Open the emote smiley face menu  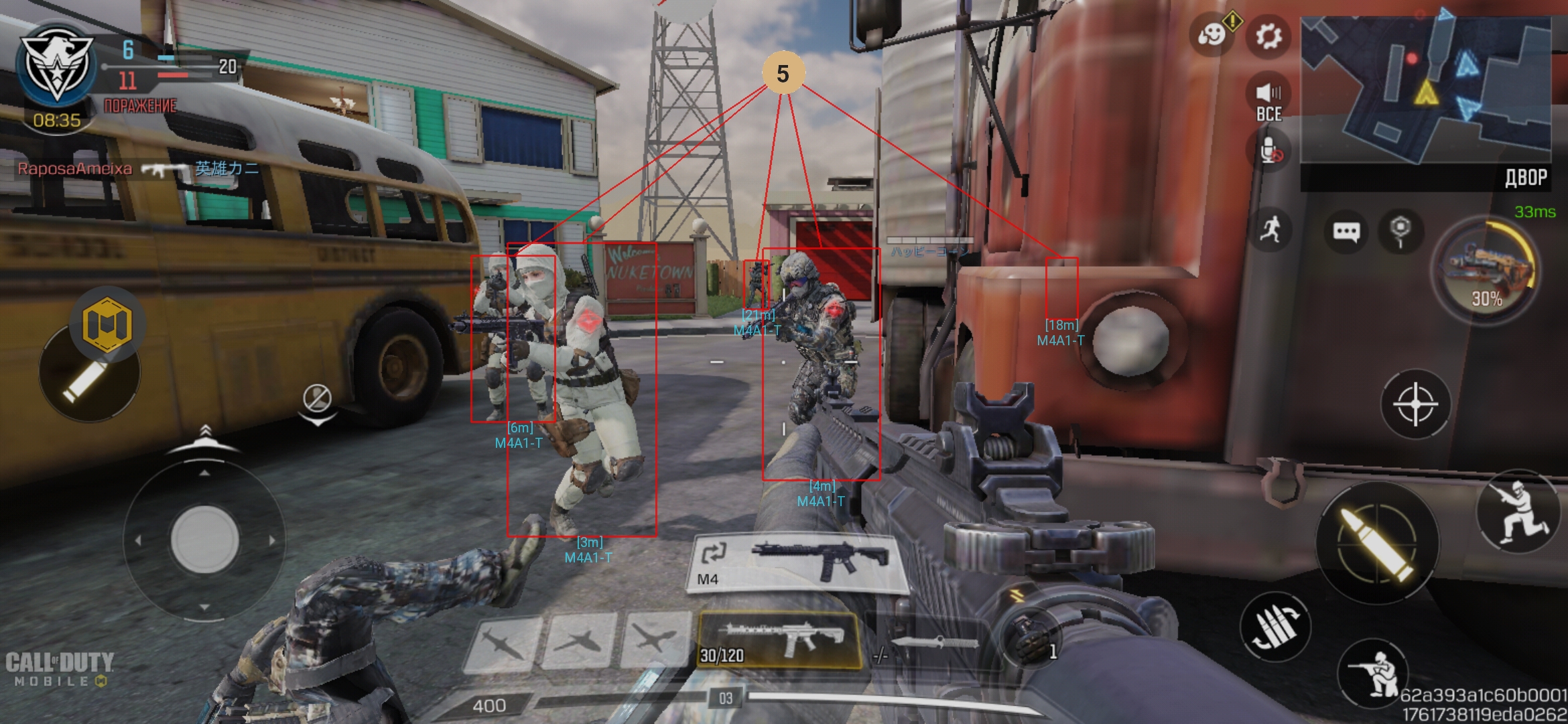point(1212,34)
